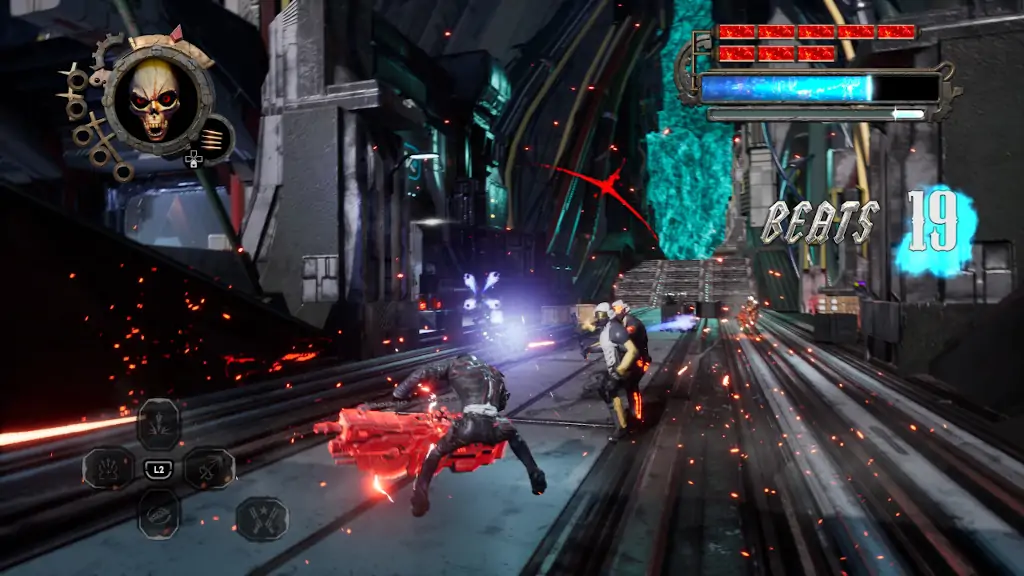Choose the crossed sword ability icon

coord(209,468)
